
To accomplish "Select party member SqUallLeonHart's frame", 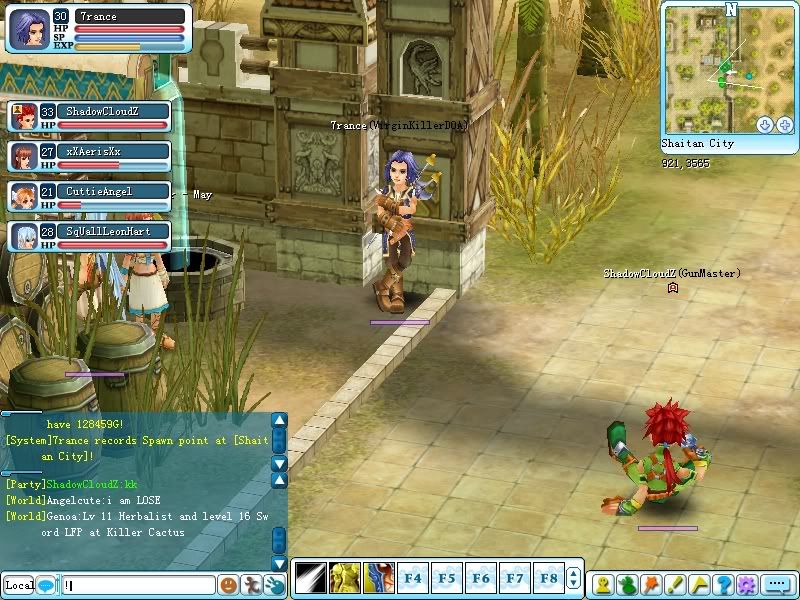I will point(88,236).
